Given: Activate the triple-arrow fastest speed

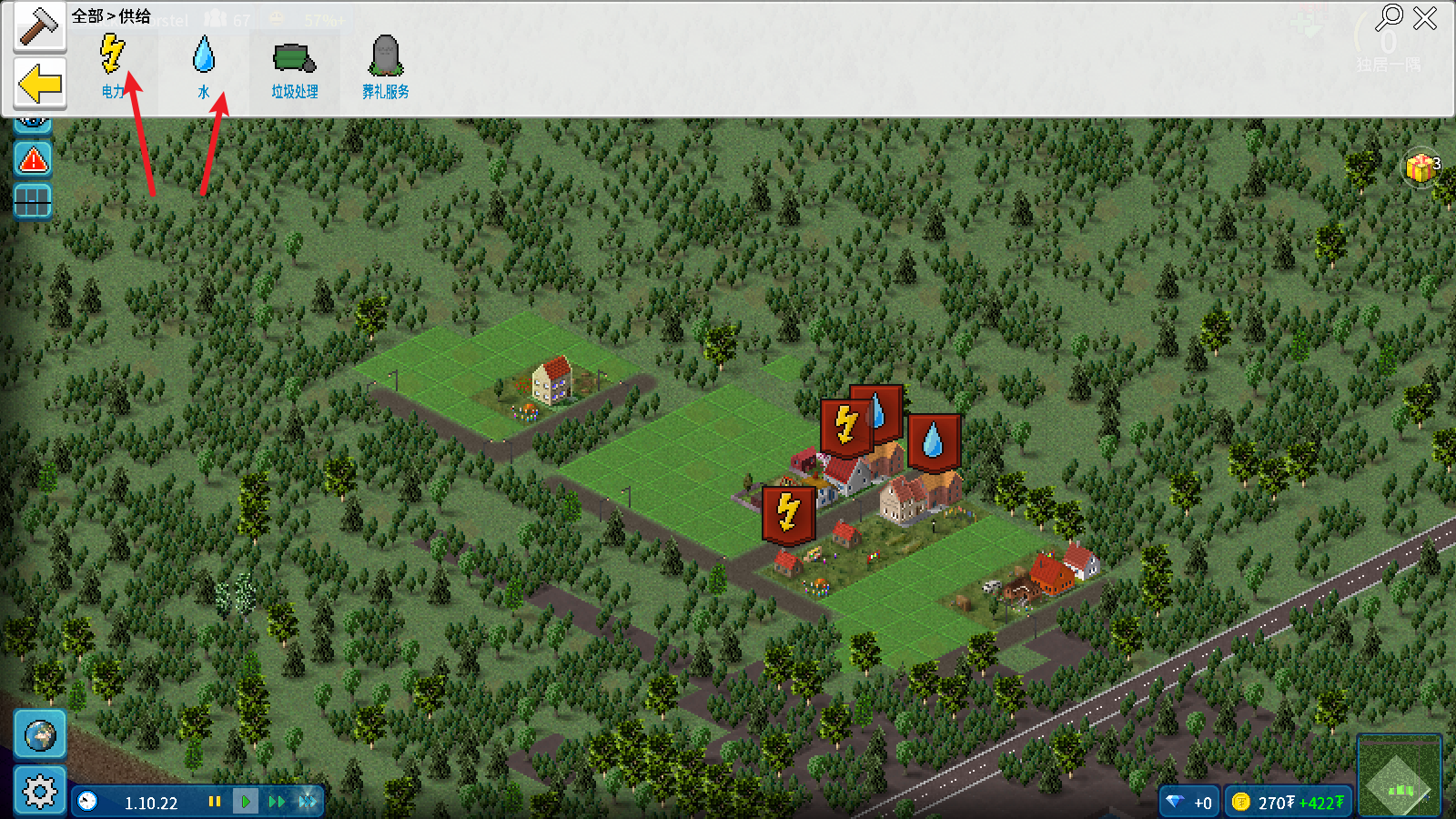Looking at the screenshot, I should 308,802.
